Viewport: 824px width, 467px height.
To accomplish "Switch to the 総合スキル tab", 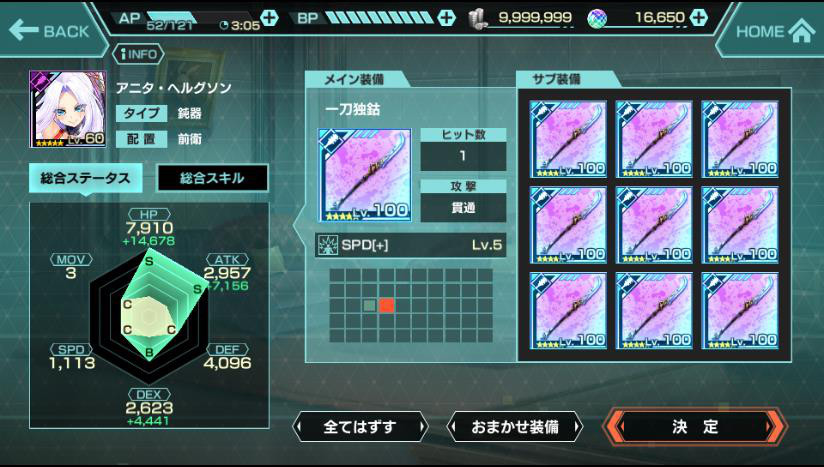I will tap(211, 178).
